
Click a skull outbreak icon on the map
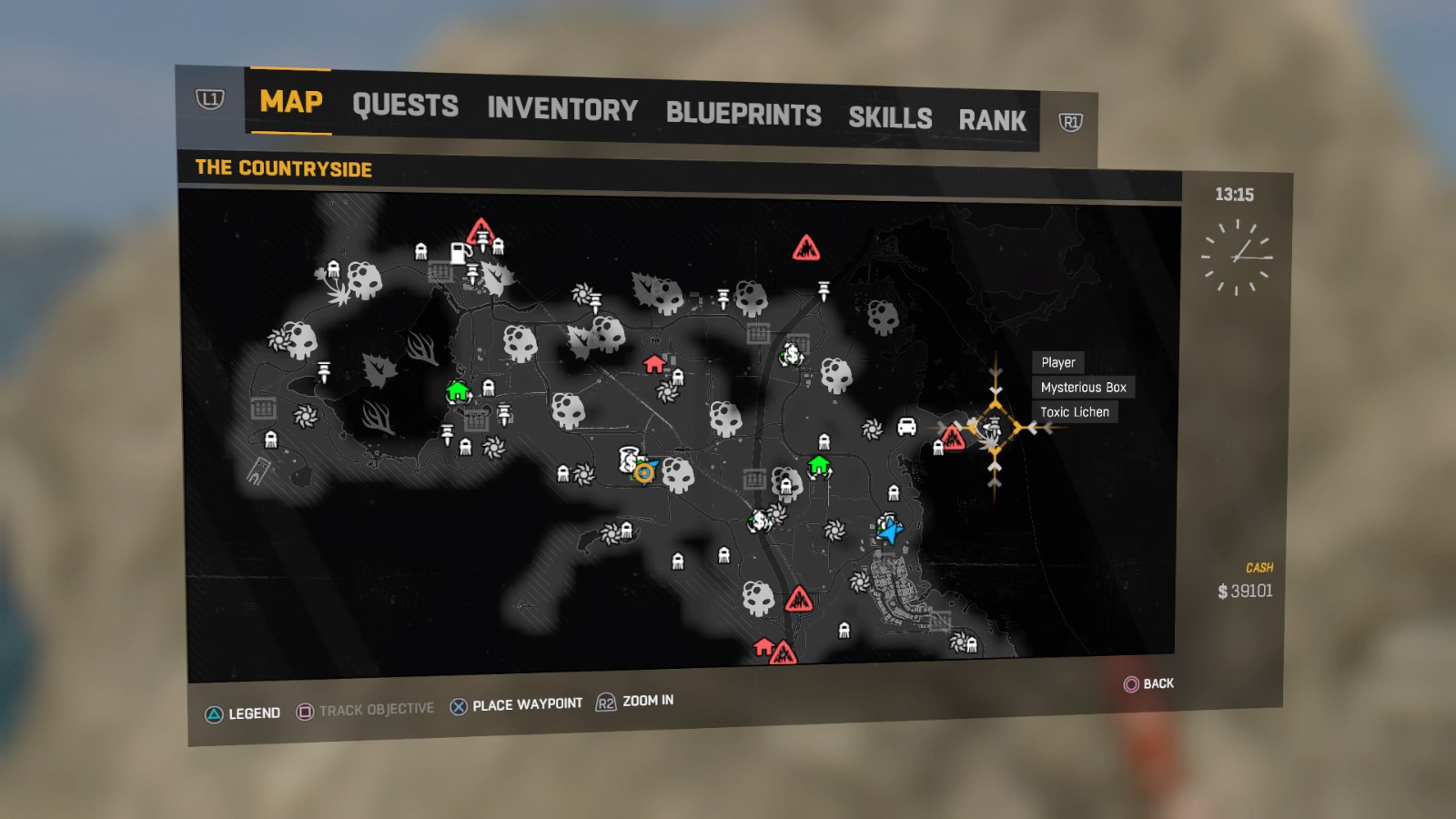click(677, 475)
